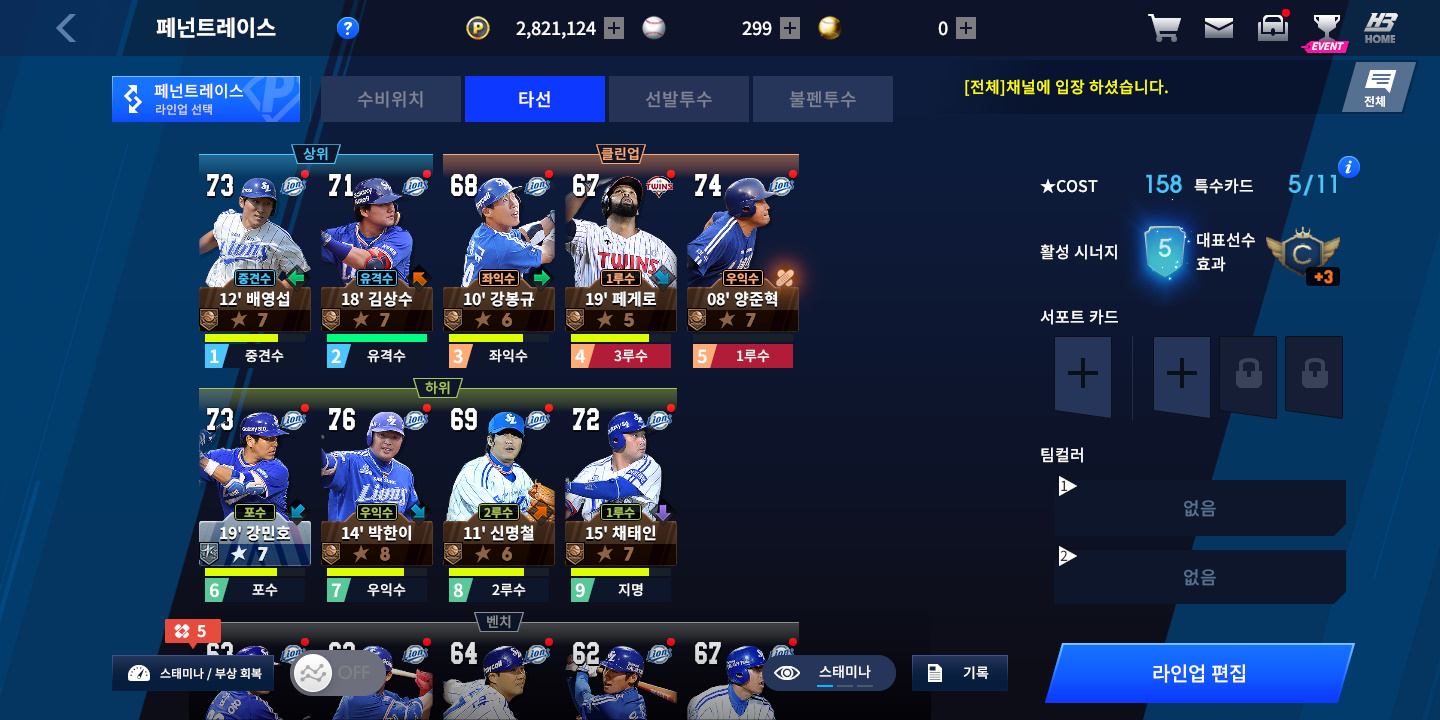Image resolution: width=1440 pixels, height=720 pixels.
Task: Select the 14' 박한이 player card
Action: (x=377, y=484)
